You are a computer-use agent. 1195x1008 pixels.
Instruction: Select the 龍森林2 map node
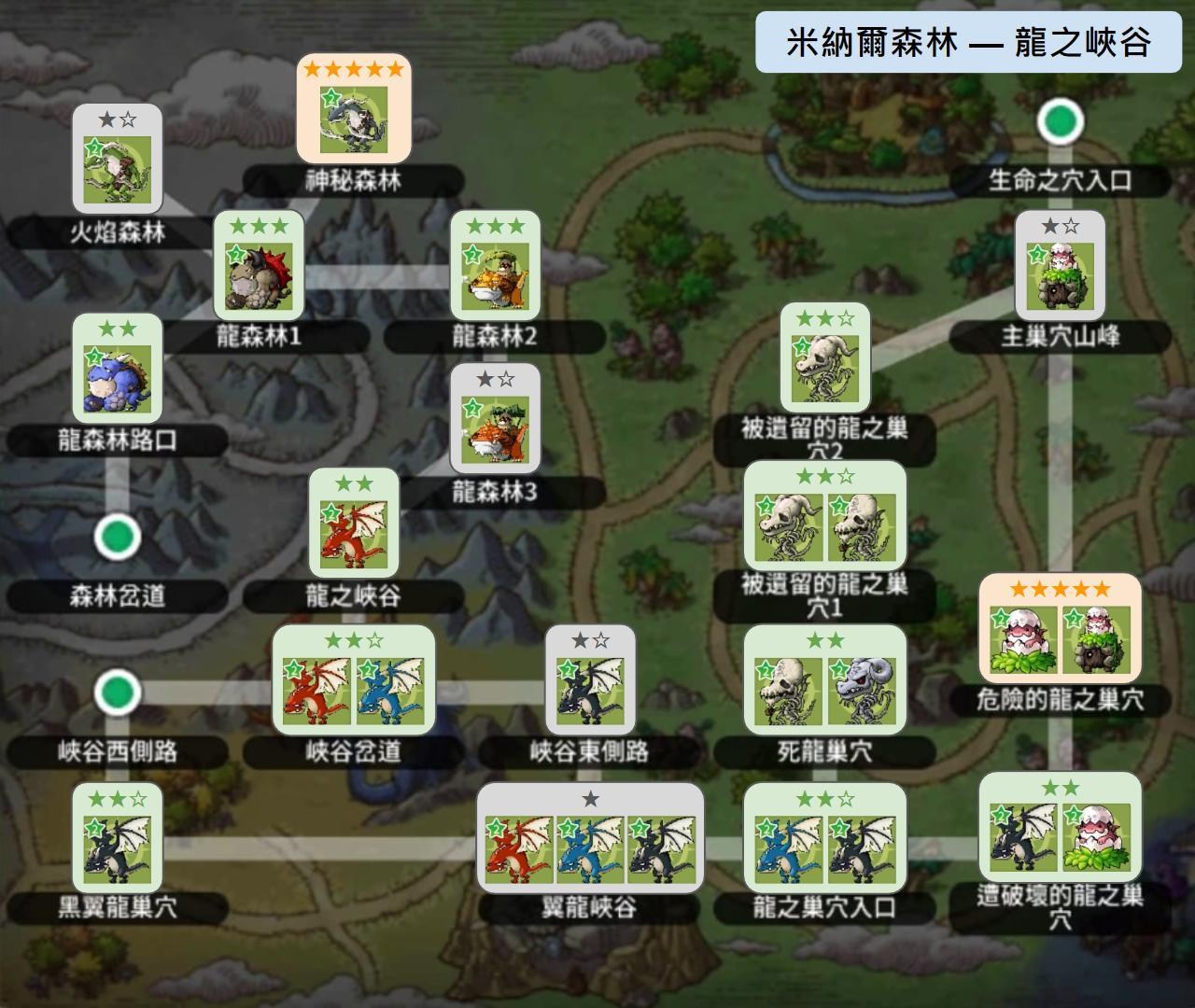pos(496,267)
